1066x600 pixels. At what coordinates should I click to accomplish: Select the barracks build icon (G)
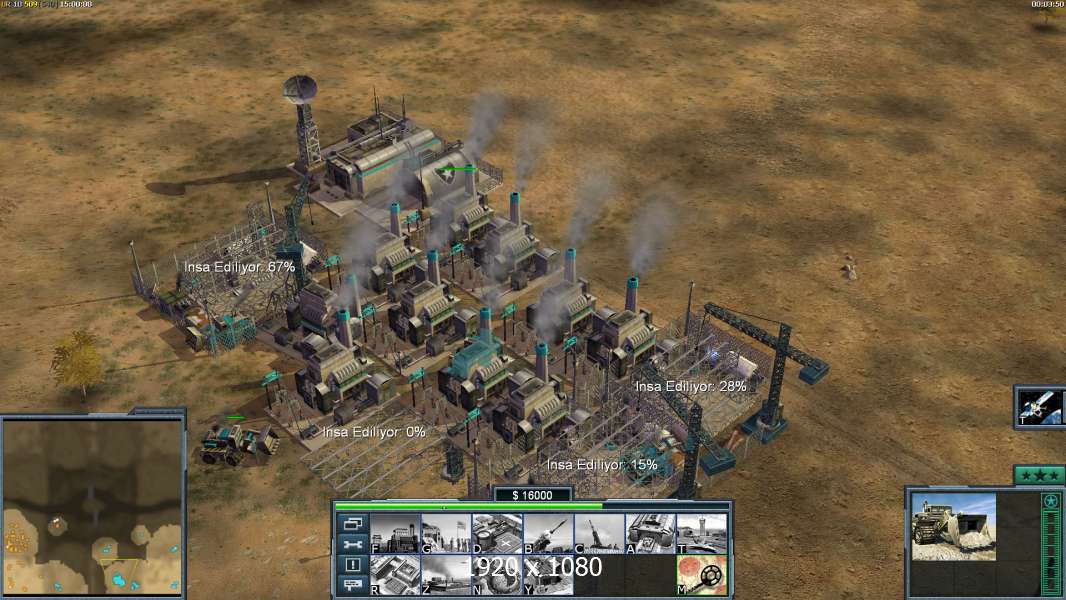pos(446,533)
